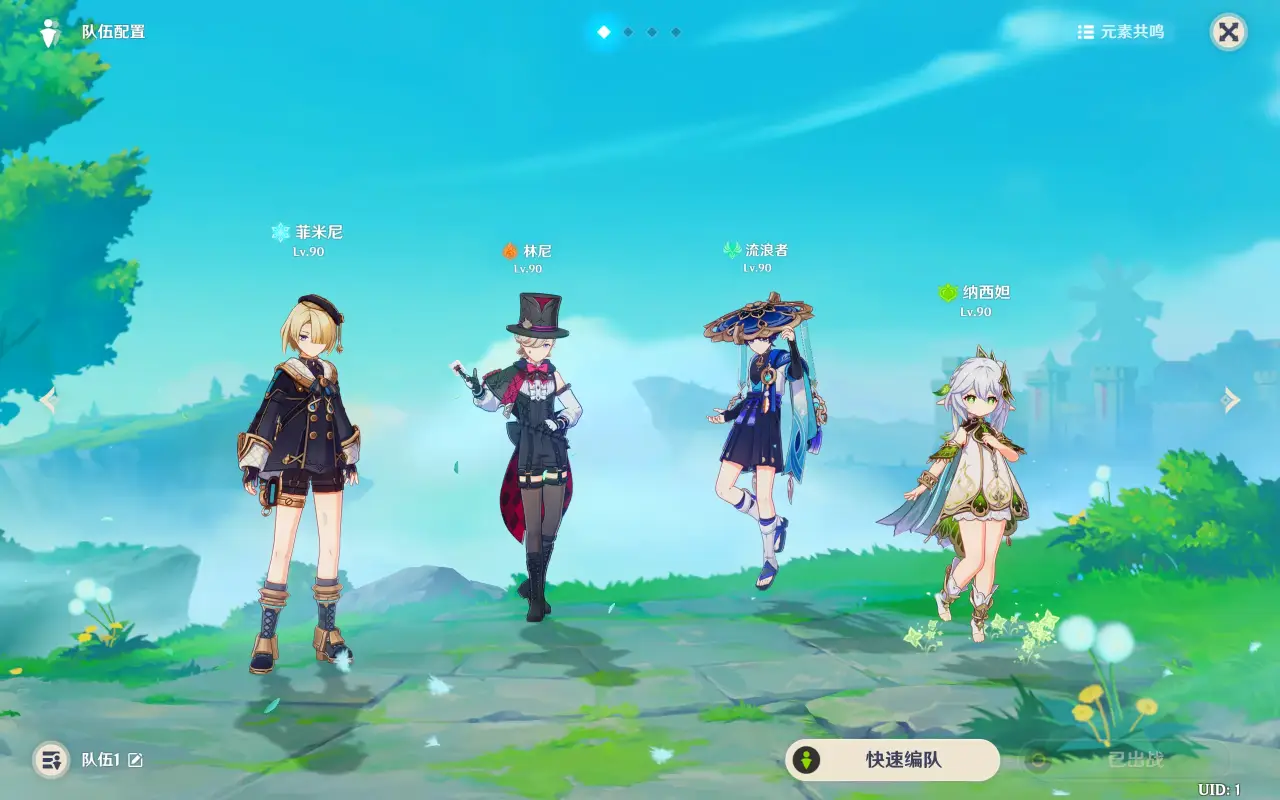The height and width of the screenshot is (800, 1280).
Task: Go to previous party with left arrow
Action: tap(48, 400)
